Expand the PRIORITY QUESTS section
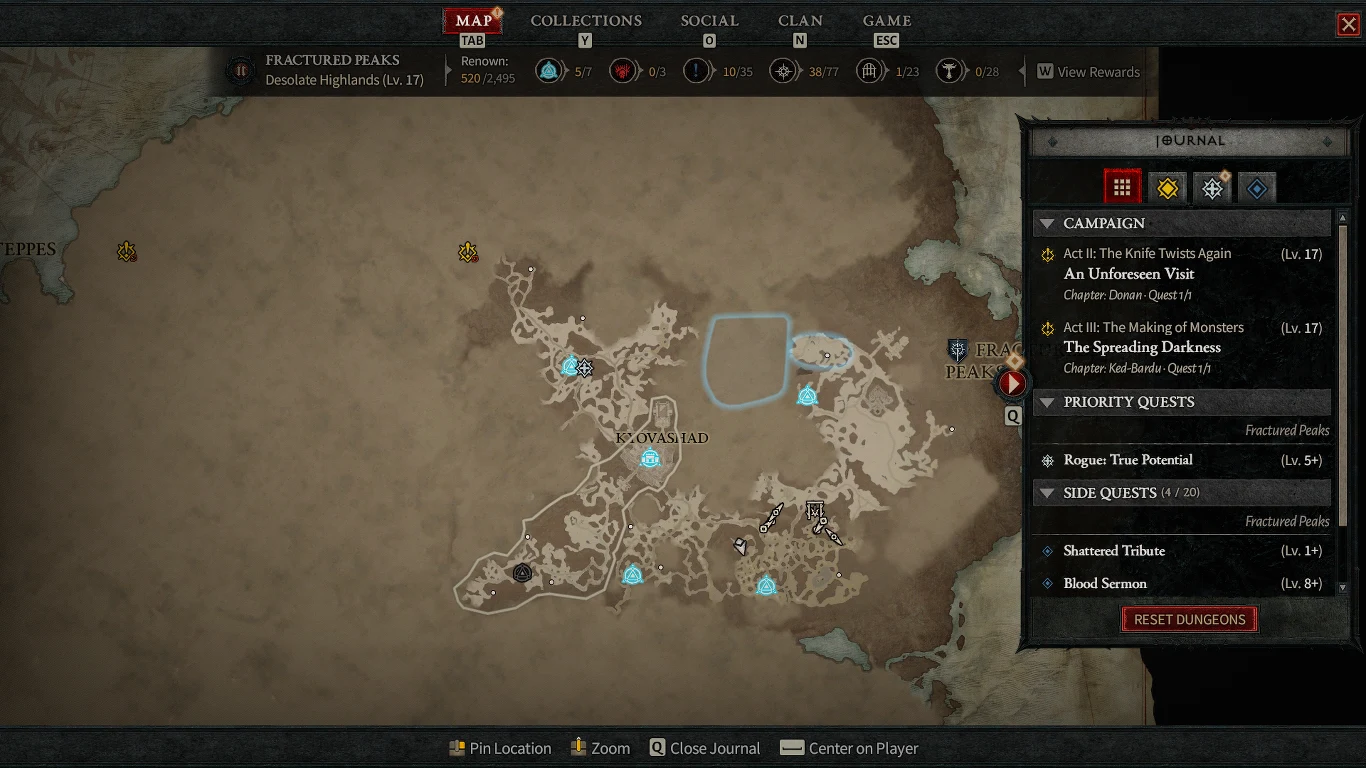 (x=1047, y=402)
